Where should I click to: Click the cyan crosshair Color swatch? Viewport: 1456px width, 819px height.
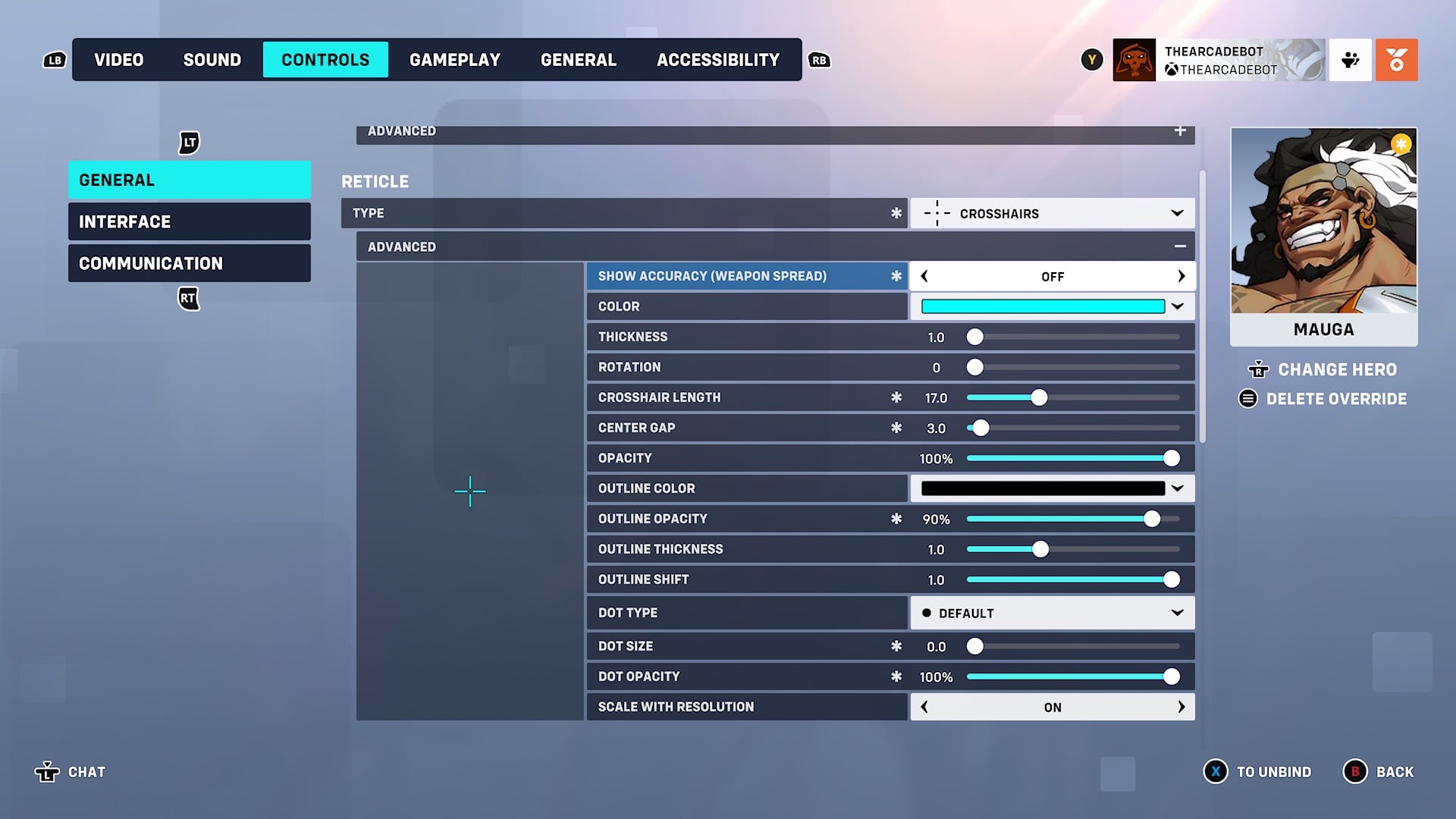click(1043, 306)
